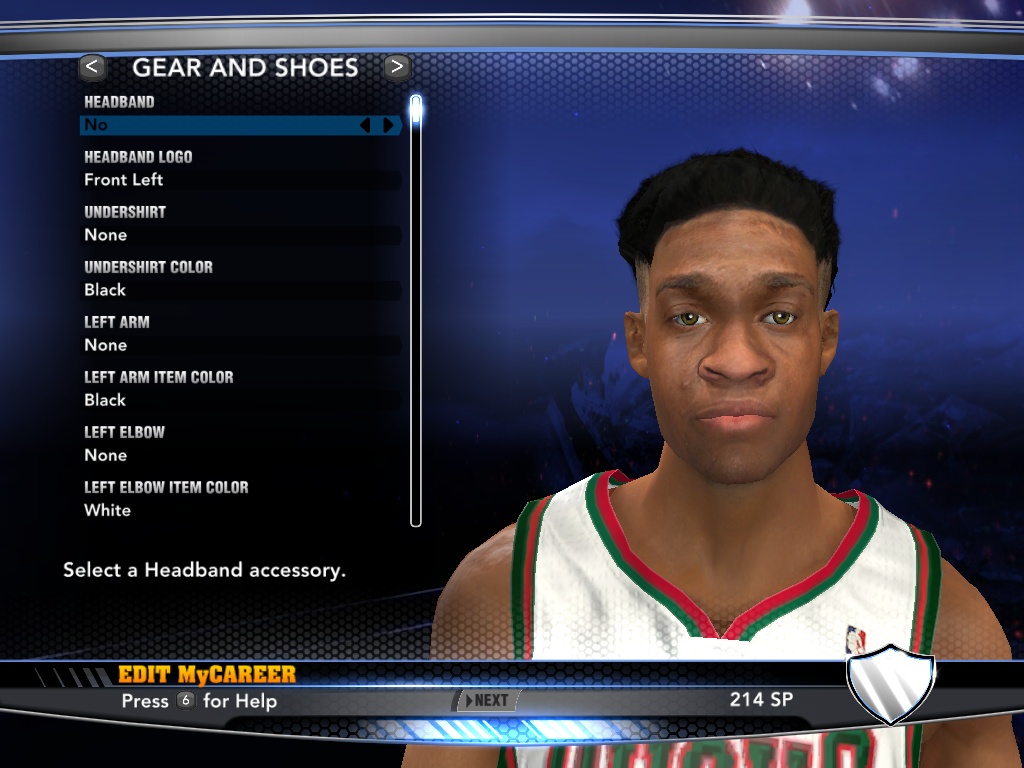Decrease the Headband value with the left arrow

pos(365,125)
